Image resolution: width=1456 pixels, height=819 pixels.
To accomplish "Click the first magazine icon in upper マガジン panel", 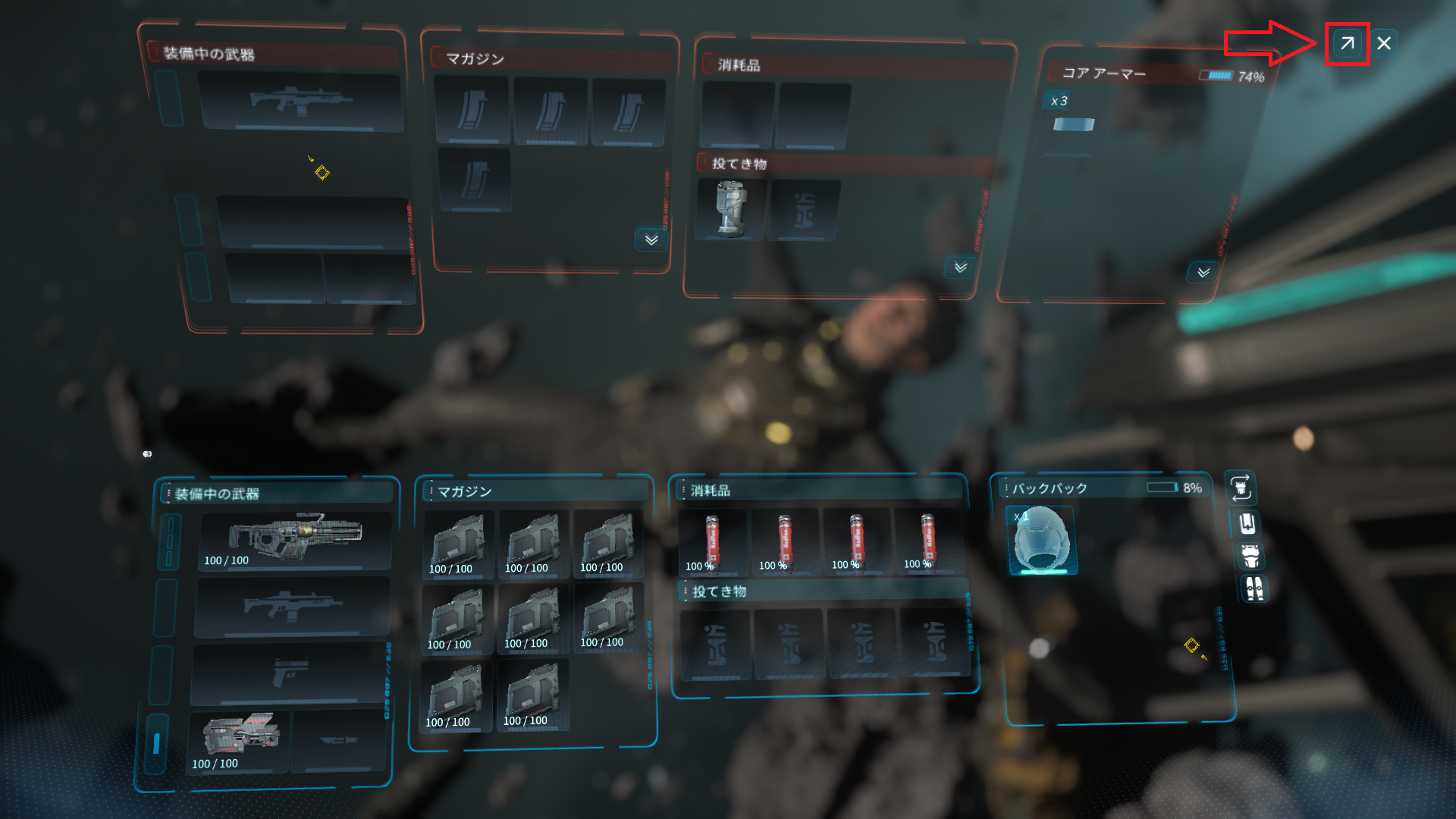I will [472, 111].
